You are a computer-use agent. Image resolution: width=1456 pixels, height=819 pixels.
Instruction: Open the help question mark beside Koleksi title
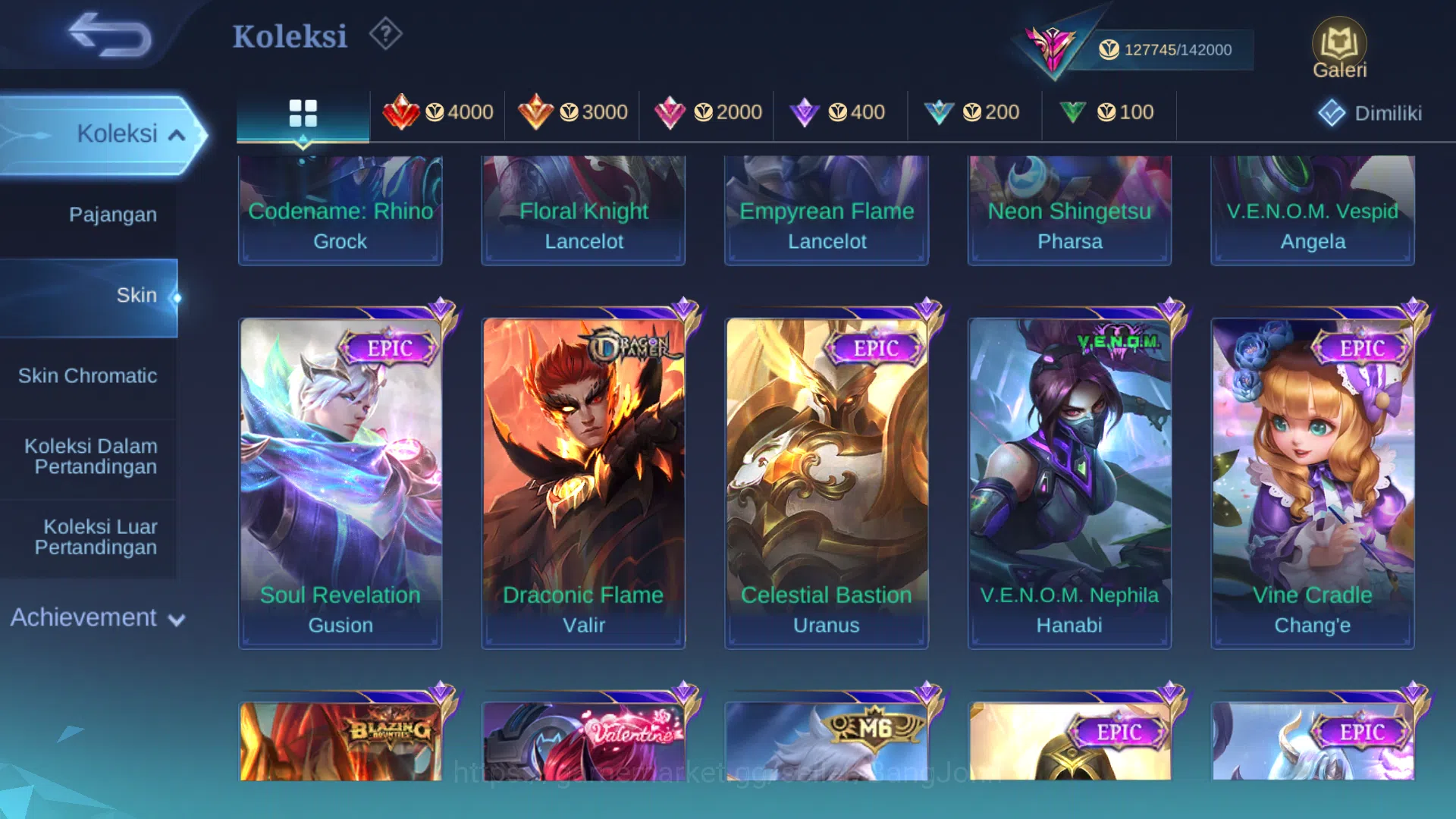[385, 34]
